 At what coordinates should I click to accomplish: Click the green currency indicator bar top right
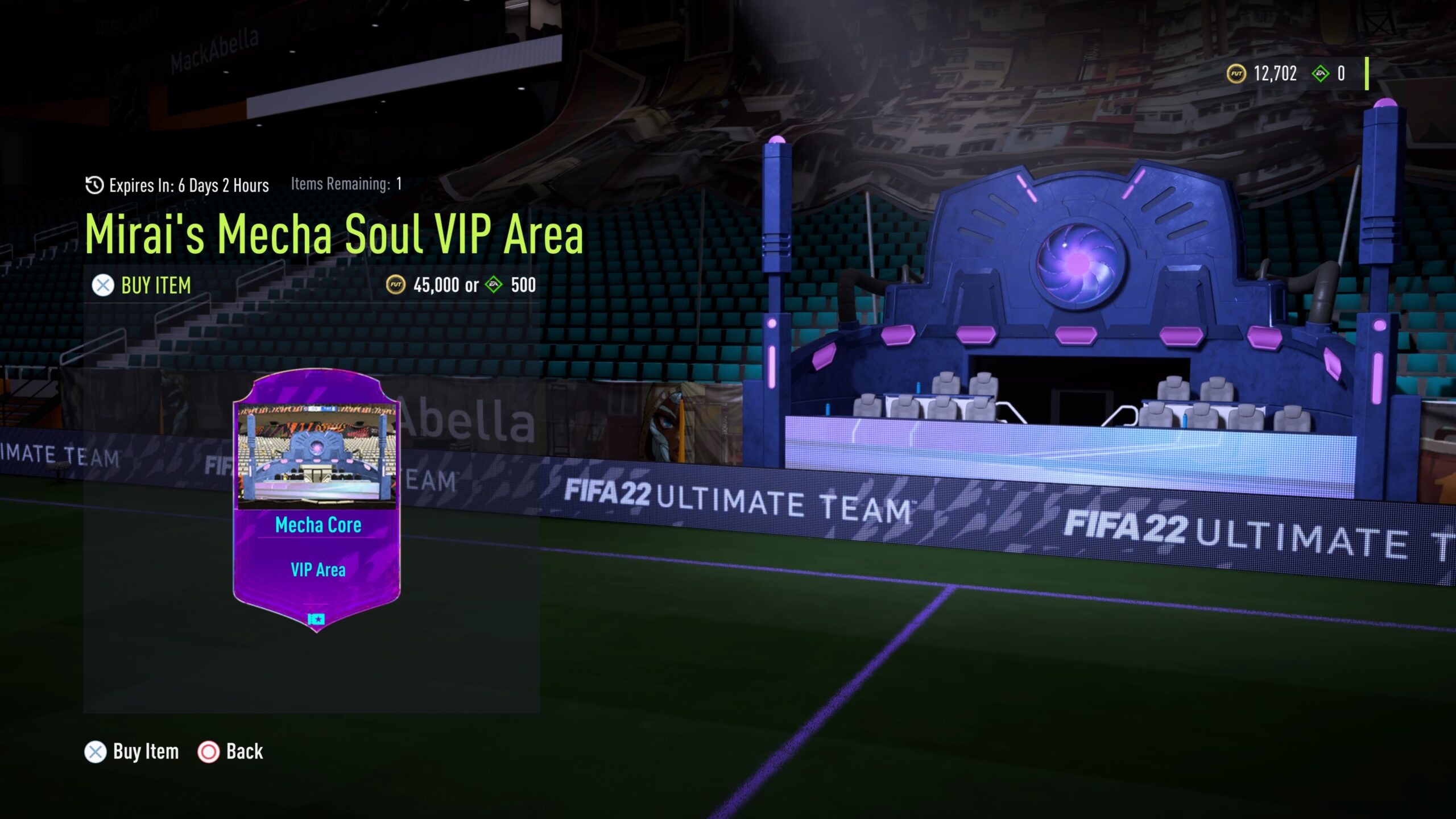[x=1368, y=73]
